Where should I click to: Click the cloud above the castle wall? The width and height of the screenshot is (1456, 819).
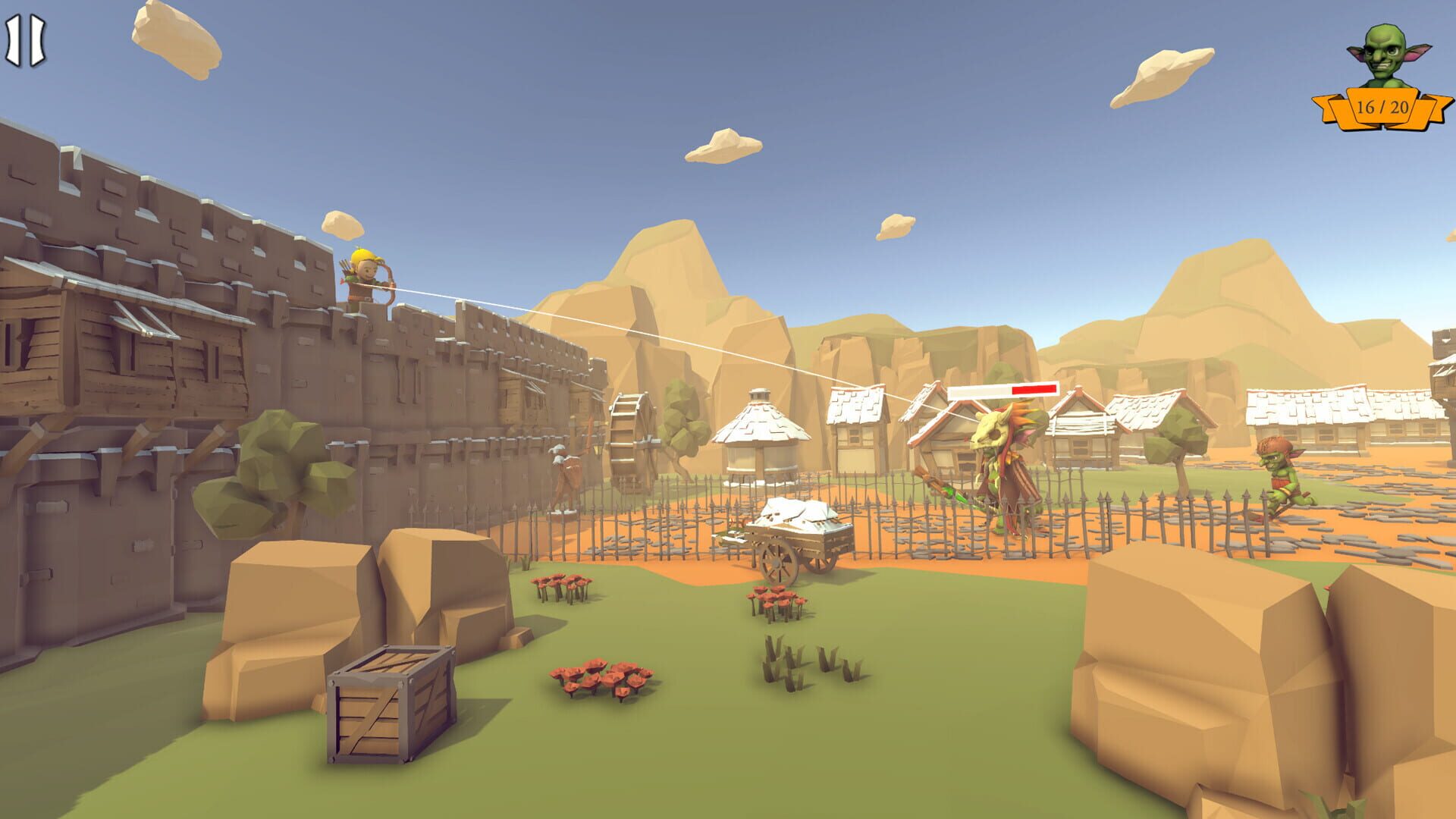tap(341, 224)
